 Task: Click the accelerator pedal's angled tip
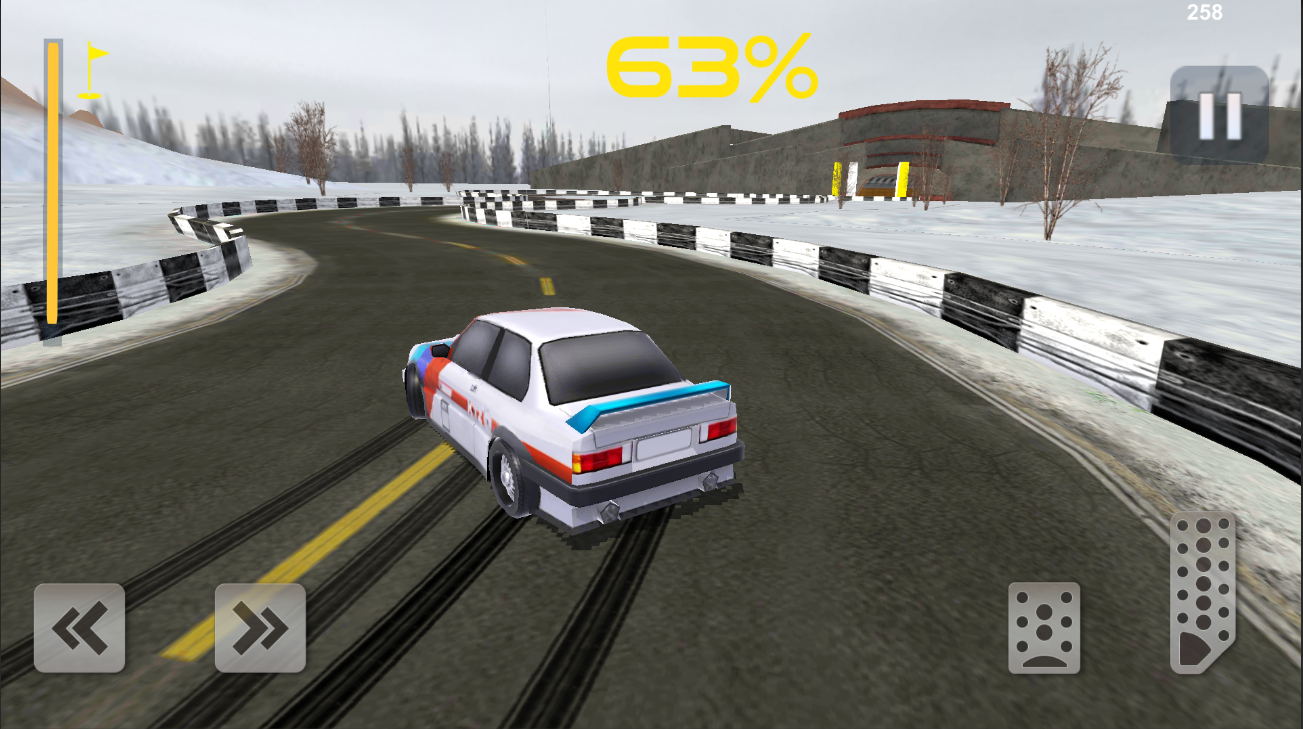[x=1200, y=648]
